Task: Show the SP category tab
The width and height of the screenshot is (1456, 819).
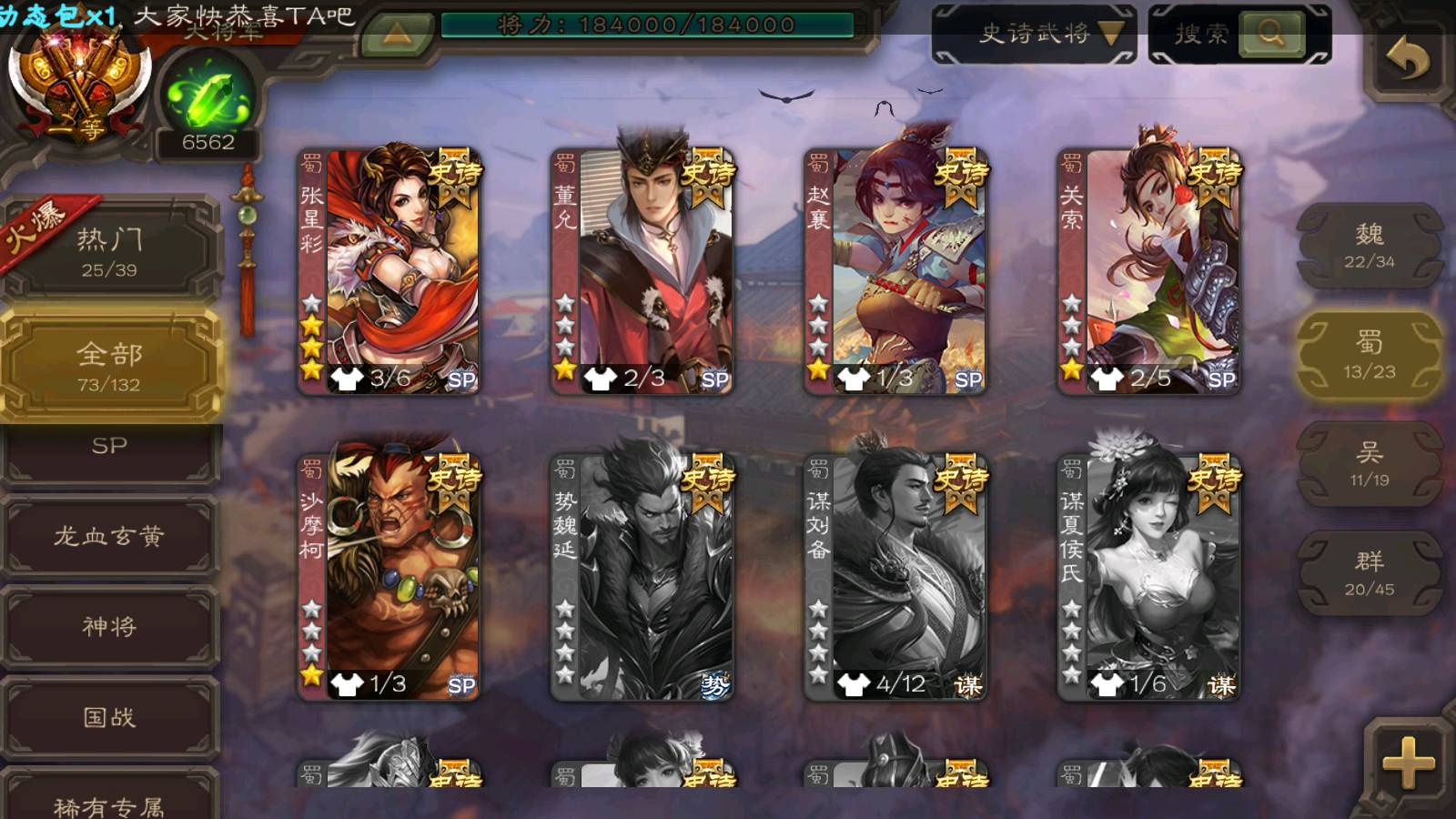Action: point(109,448)
